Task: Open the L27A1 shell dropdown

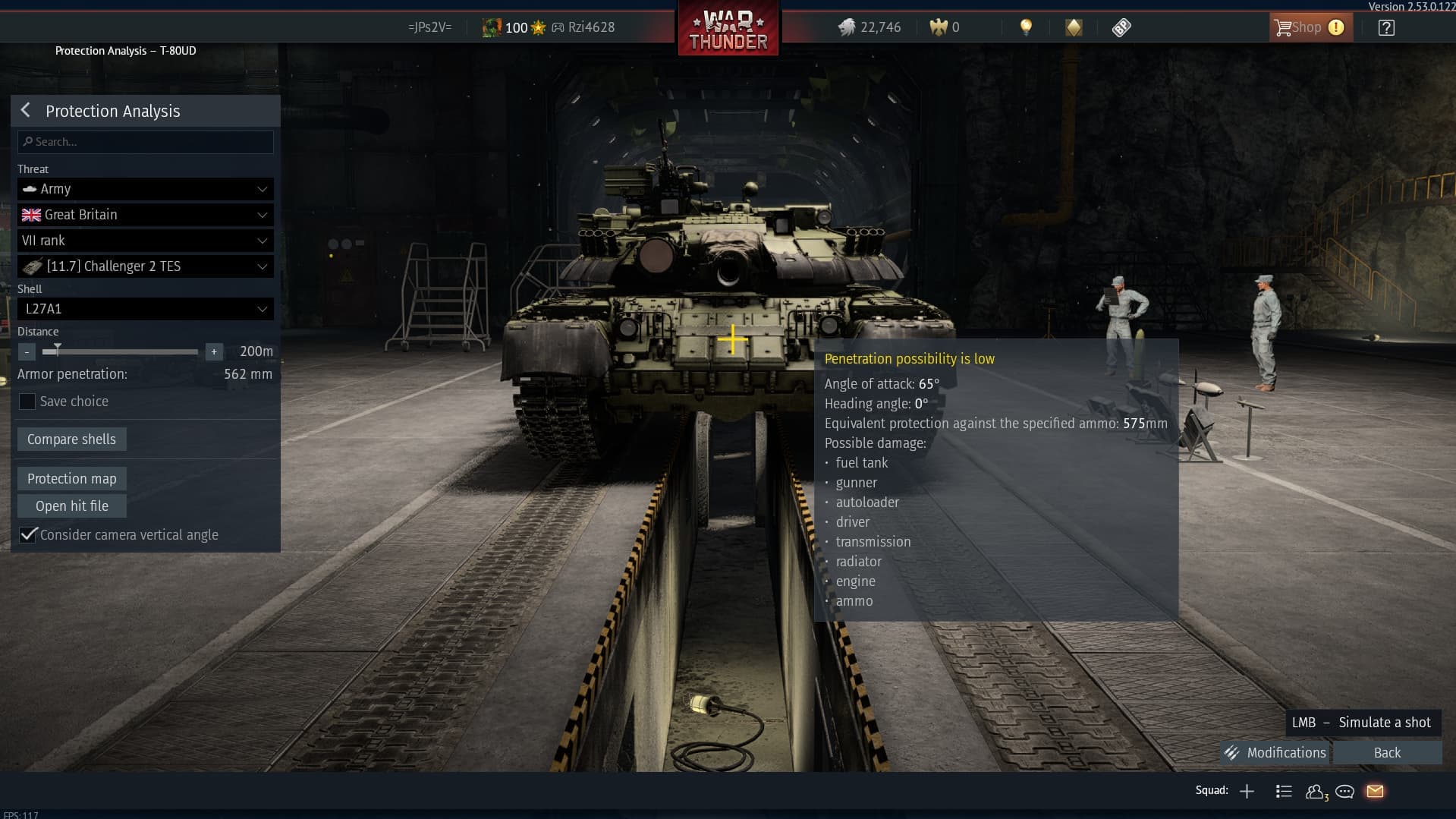Action: (x=146, y=309)
